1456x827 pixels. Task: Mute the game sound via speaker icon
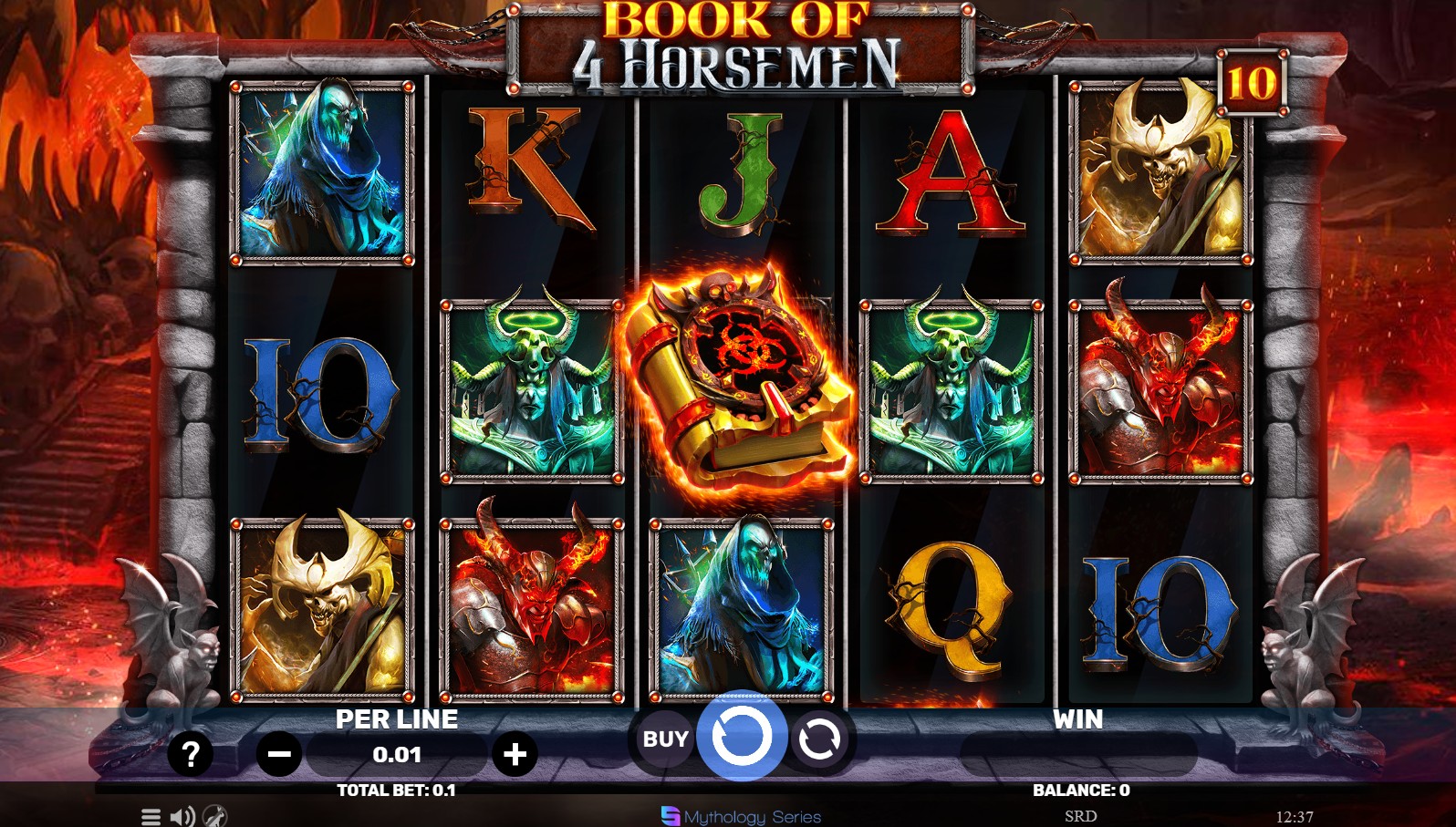(183, 817)
